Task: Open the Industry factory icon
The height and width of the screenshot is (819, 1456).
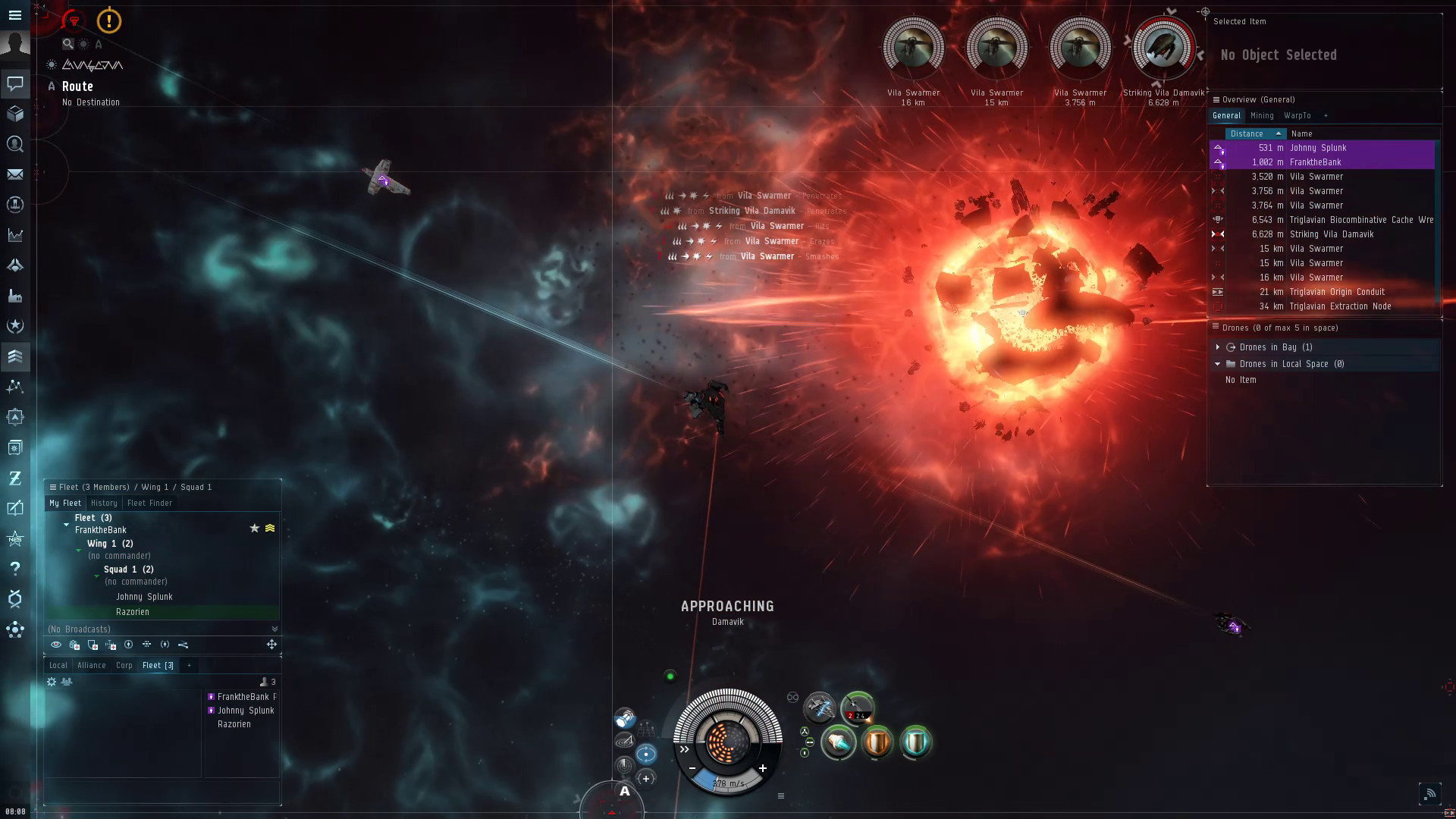Action: point(15,296)
